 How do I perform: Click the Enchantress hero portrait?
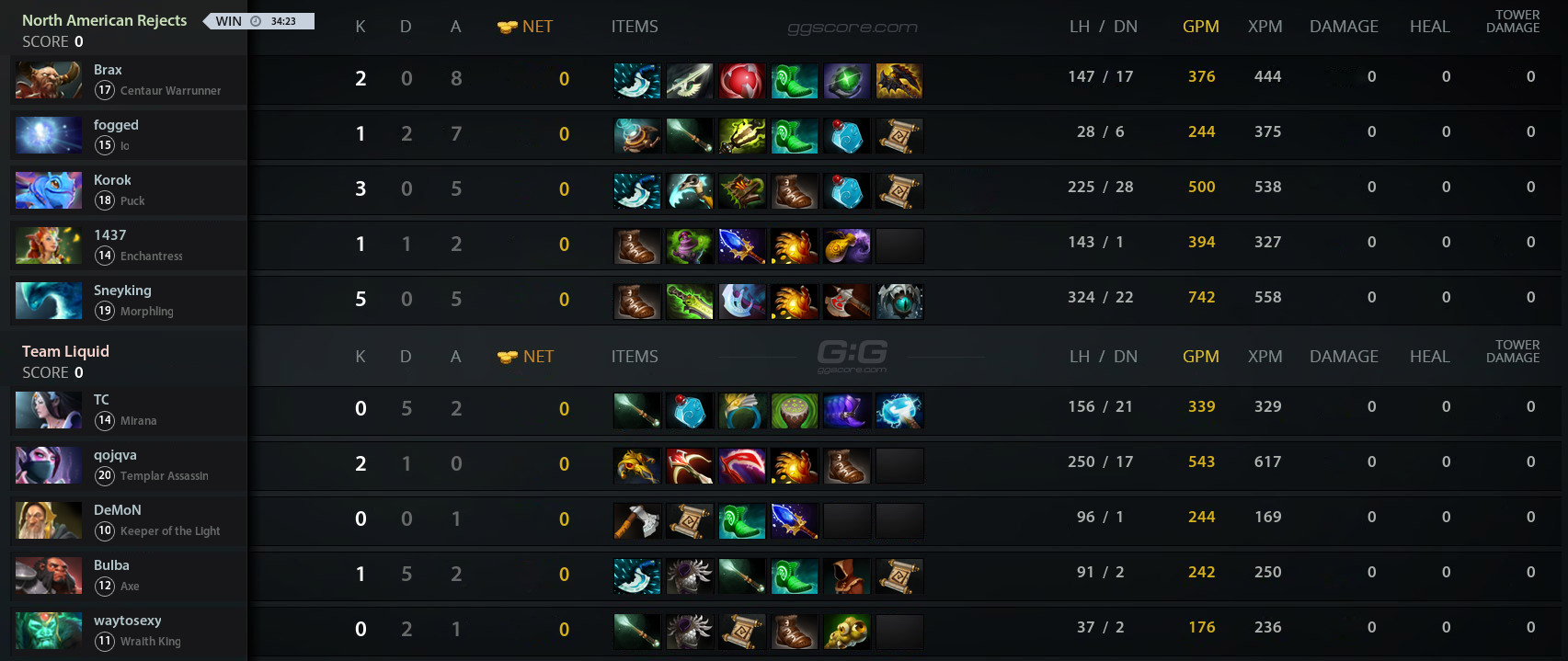pos(49,245)
